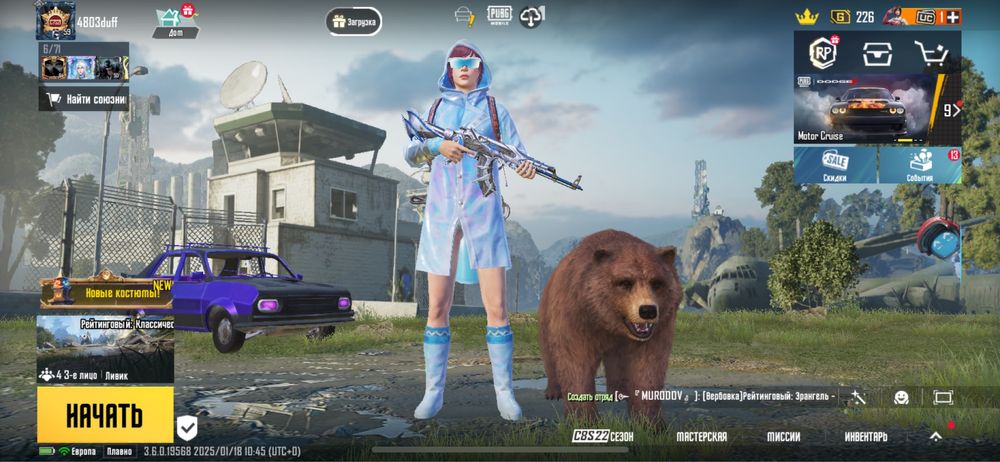Open the СЕЗОН season tab
The width and height of the screenshot is (1000, 462).
(603, 437)
